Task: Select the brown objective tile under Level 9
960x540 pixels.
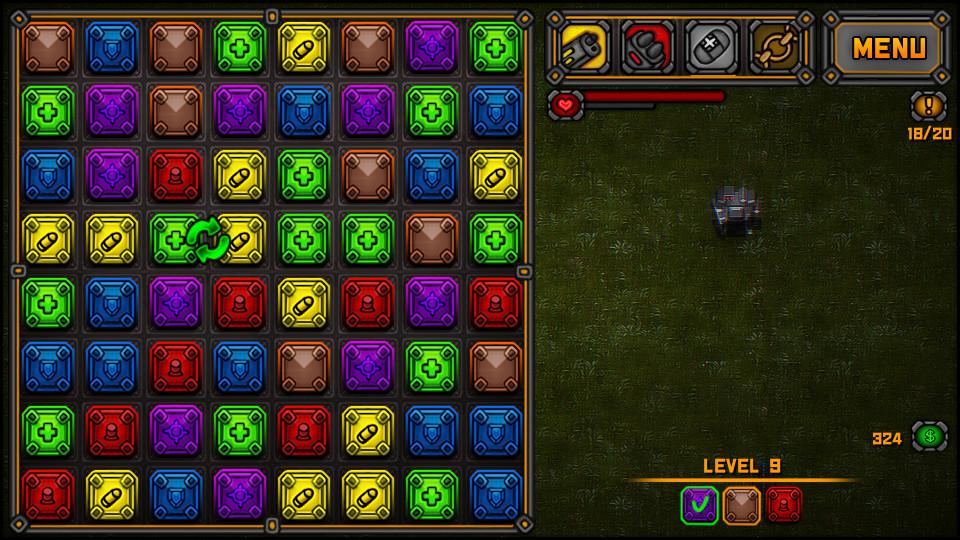Action: point(742,504)
